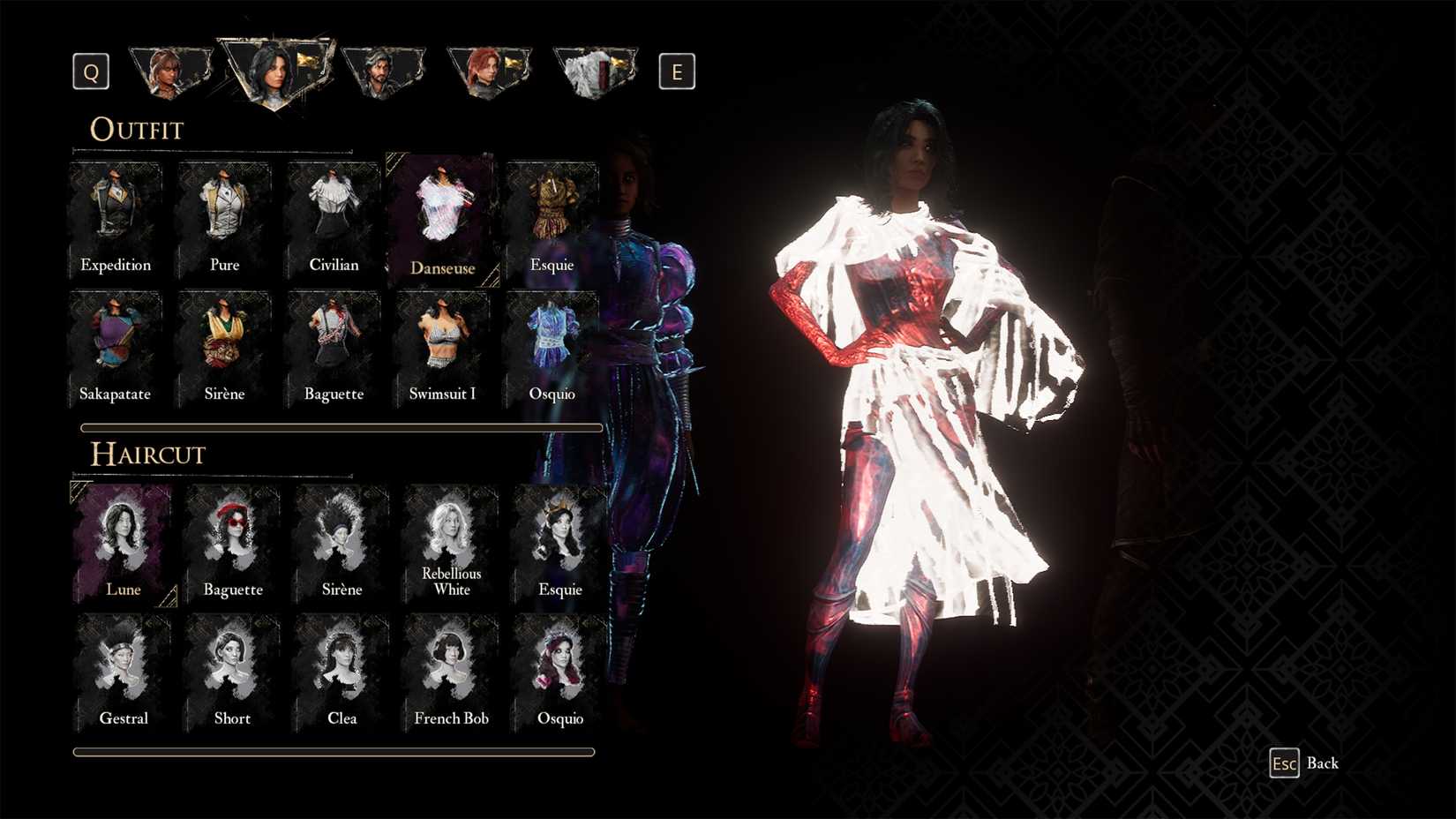
Task: Select the Esquie outfit
Action: pos(552,216)
